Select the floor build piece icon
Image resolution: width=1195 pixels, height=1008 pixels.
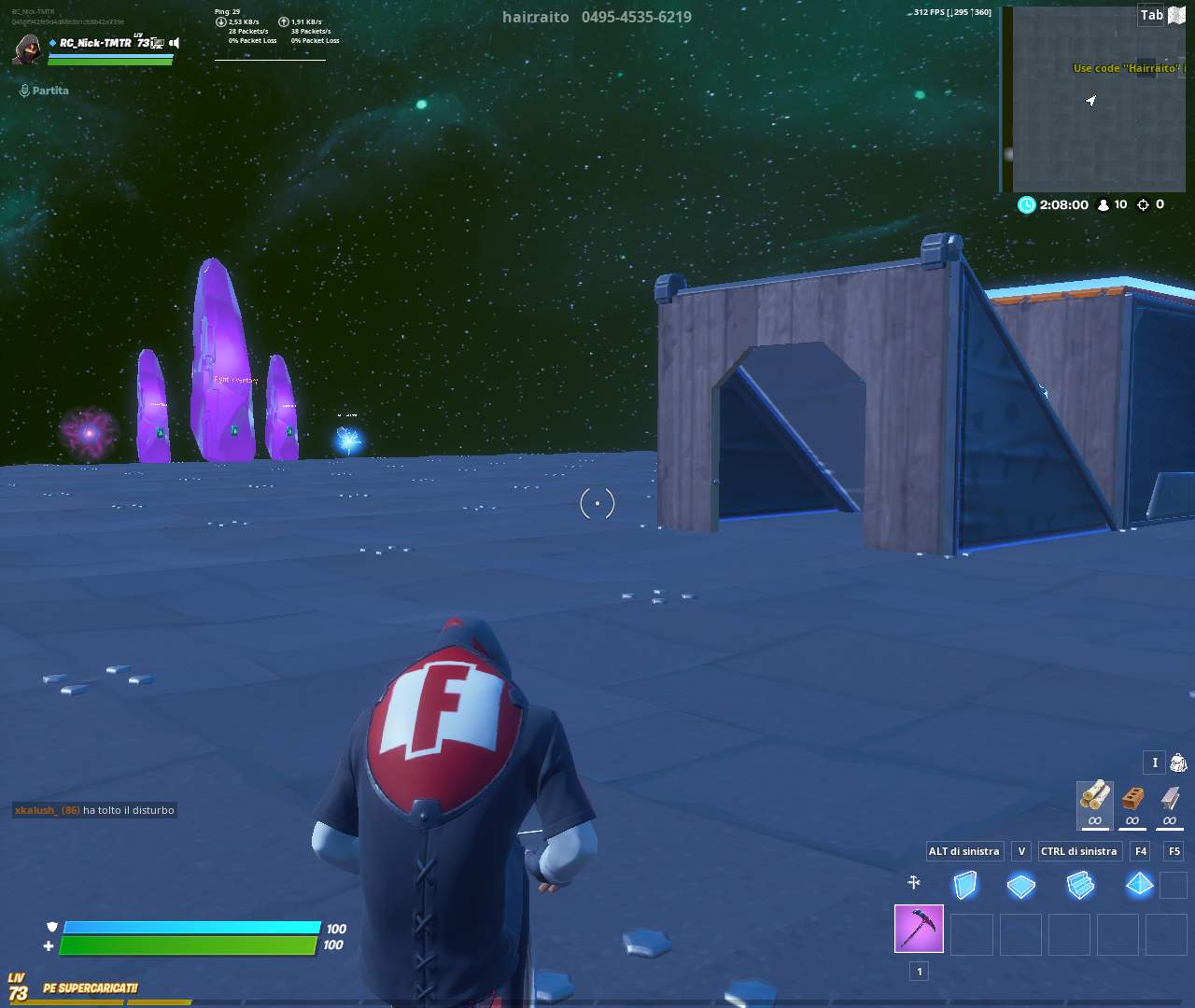click(x=1021, y=885)
